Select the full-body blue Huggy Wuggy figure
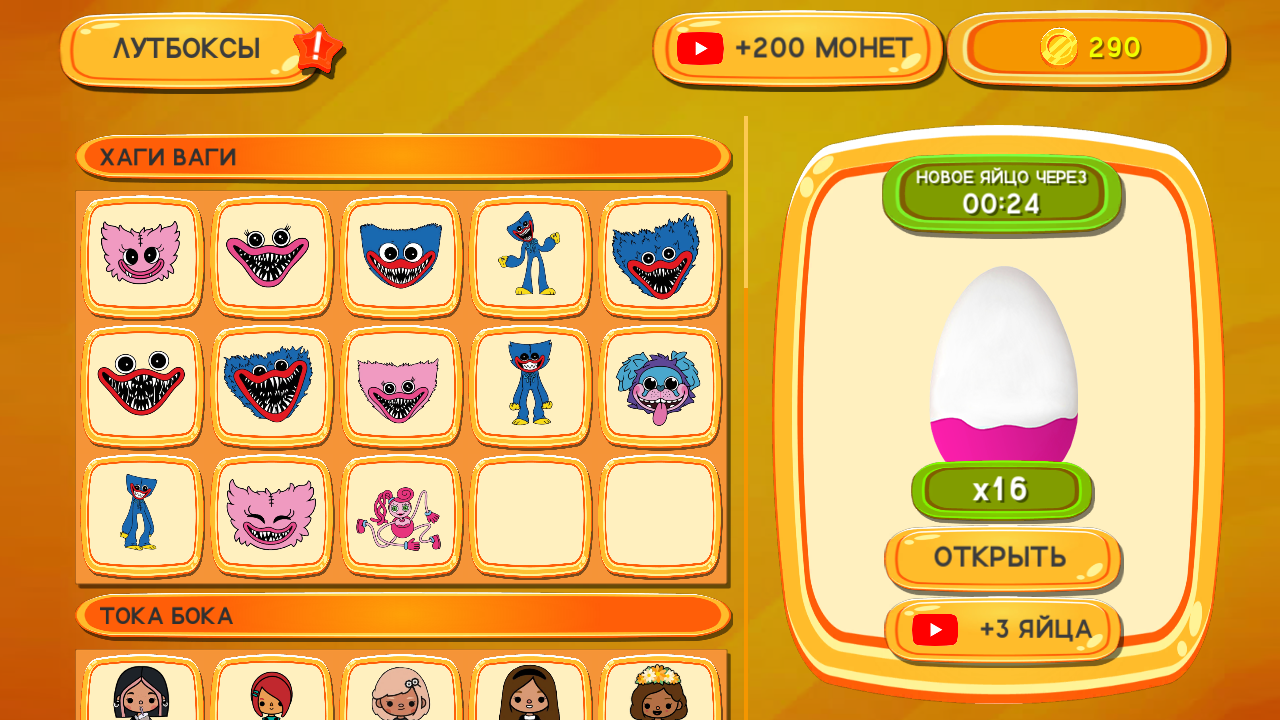Viewport: 1280px width, 720px height. (x=531, y=257)
